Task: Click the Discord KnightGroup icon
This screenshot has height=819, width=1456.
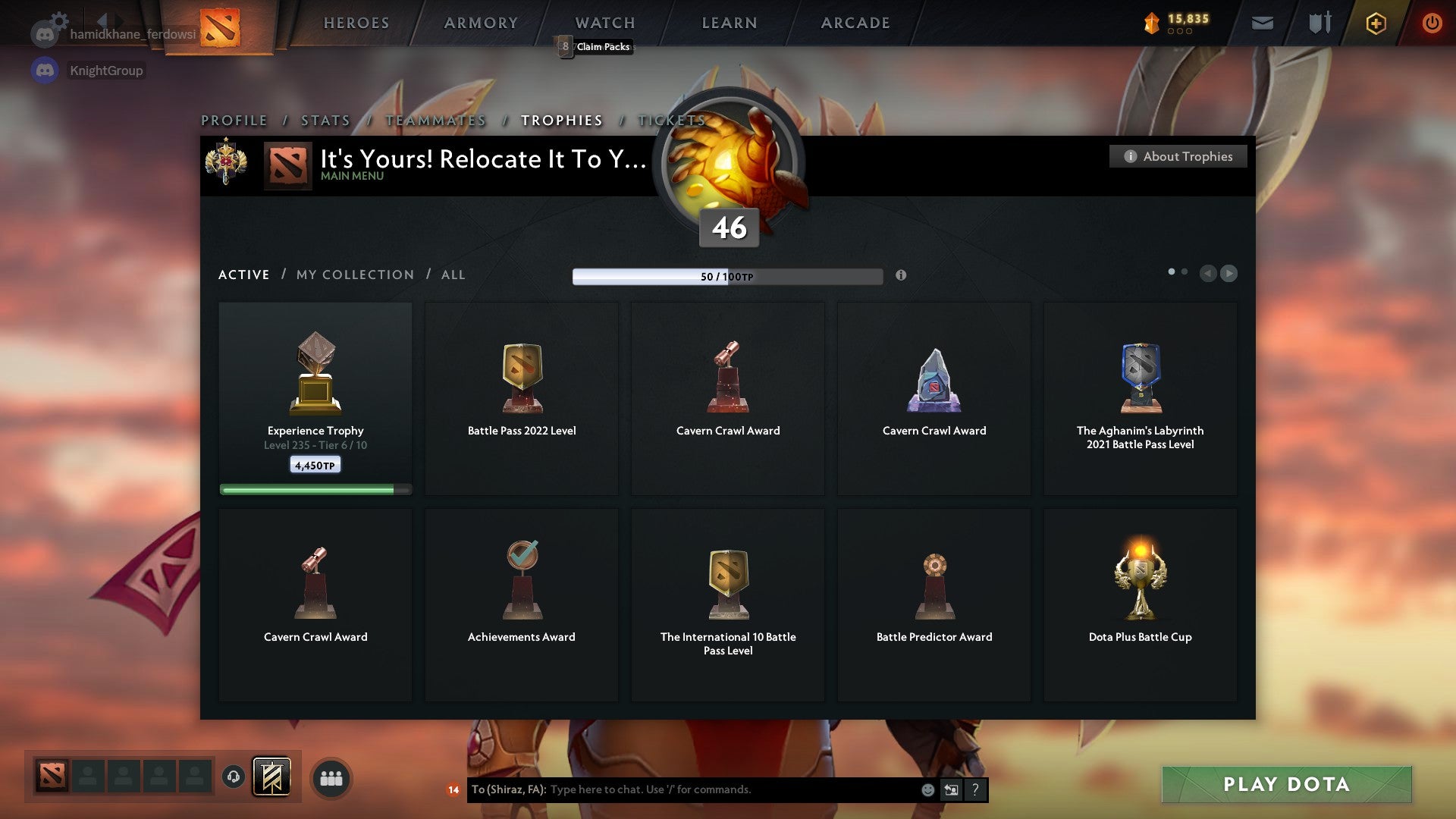Action: click(44, 70)
